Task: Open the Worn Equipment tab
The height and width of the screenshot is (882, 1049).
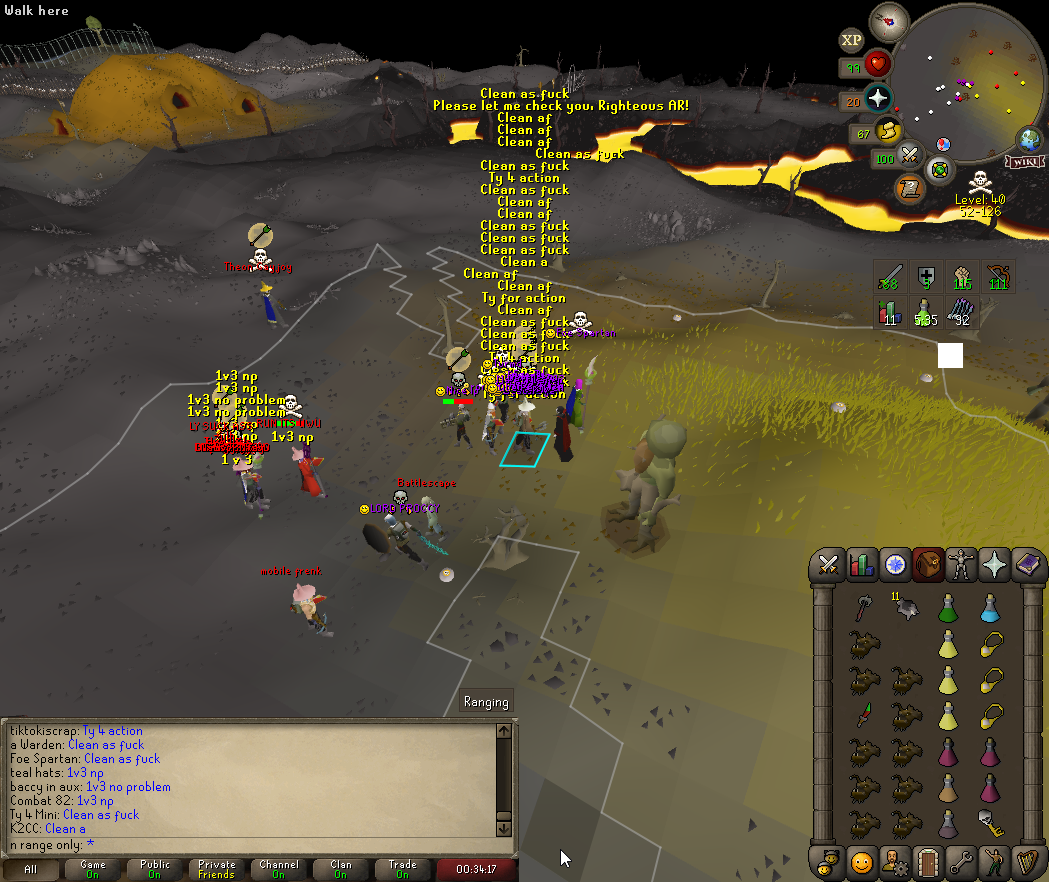Action: (962, 565)
